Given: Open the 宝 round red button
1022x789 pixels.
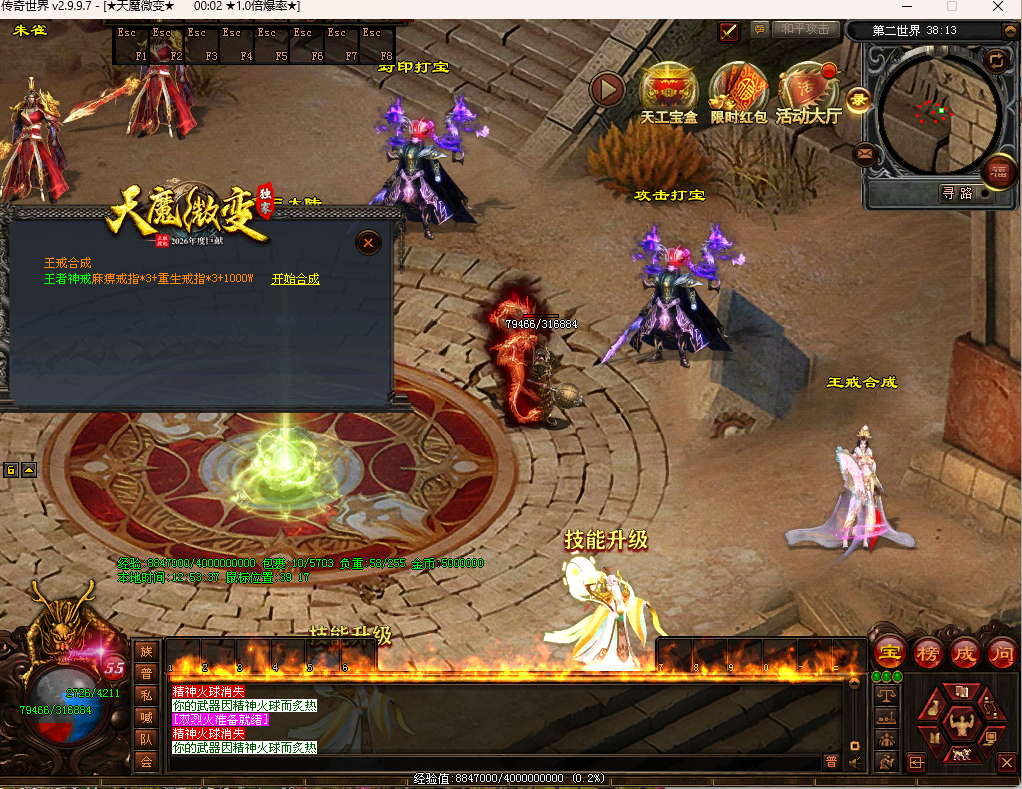Looking at the screenshot, I should pos(890,653).
